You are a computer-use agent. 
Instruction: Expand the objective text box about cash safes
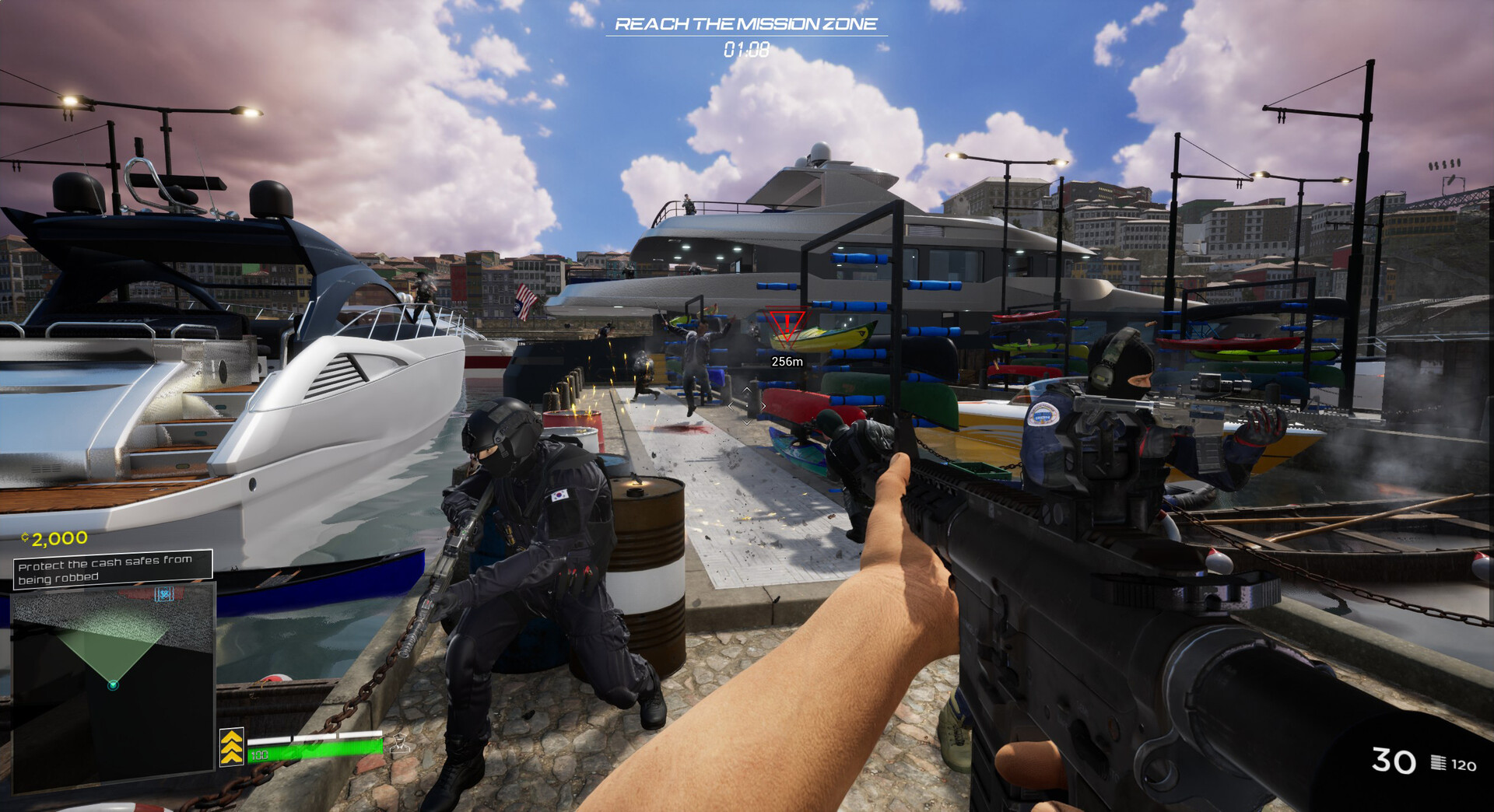point(111,569)
